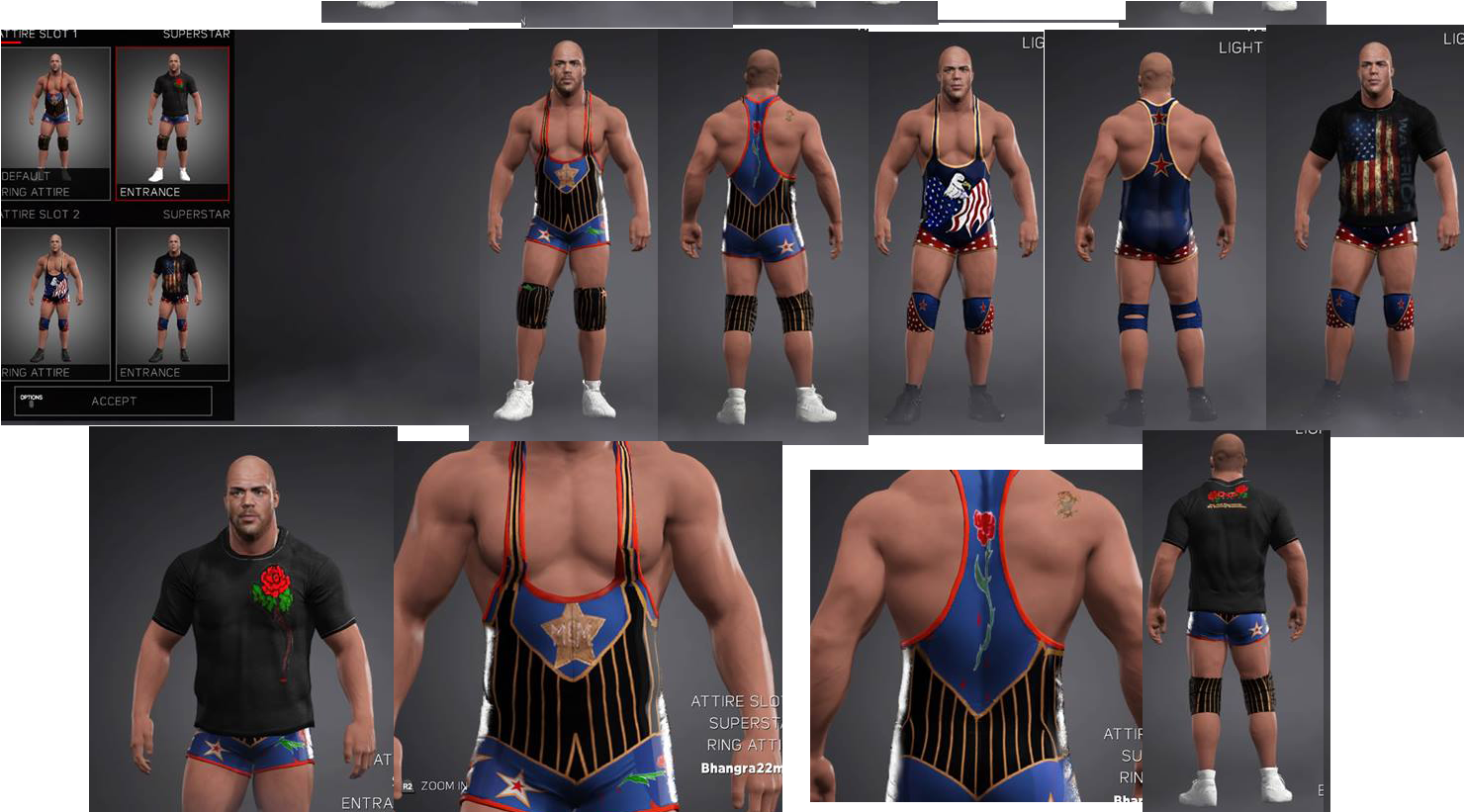
Task: Select the SUPERSTAR label above the Entrance attire
Action: (x=196, y=33)
